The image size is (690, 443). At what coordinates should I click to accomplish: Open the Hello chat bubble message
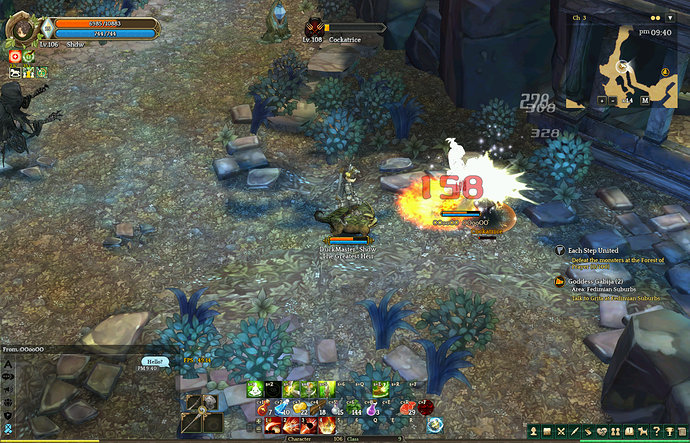point(154,361)
